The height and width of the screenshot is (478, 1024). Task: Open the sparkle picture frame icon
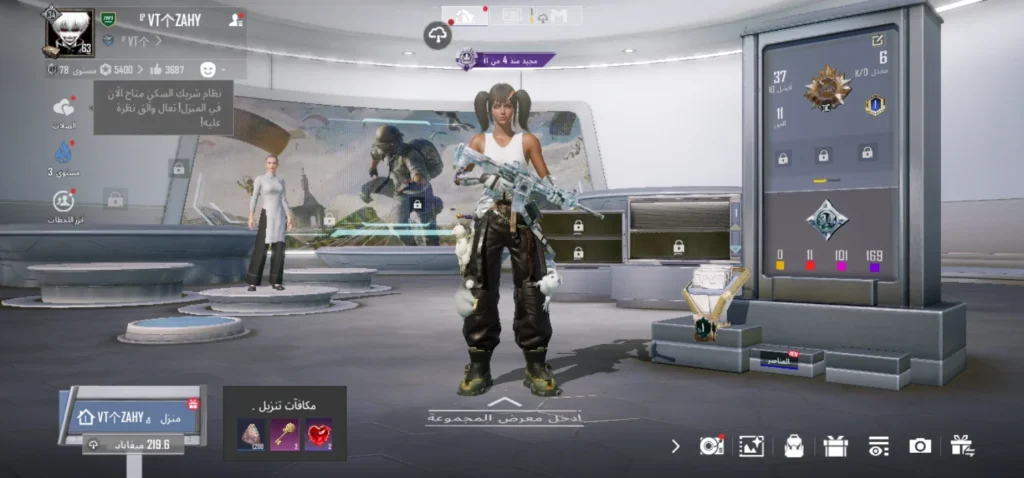(751, 446)
